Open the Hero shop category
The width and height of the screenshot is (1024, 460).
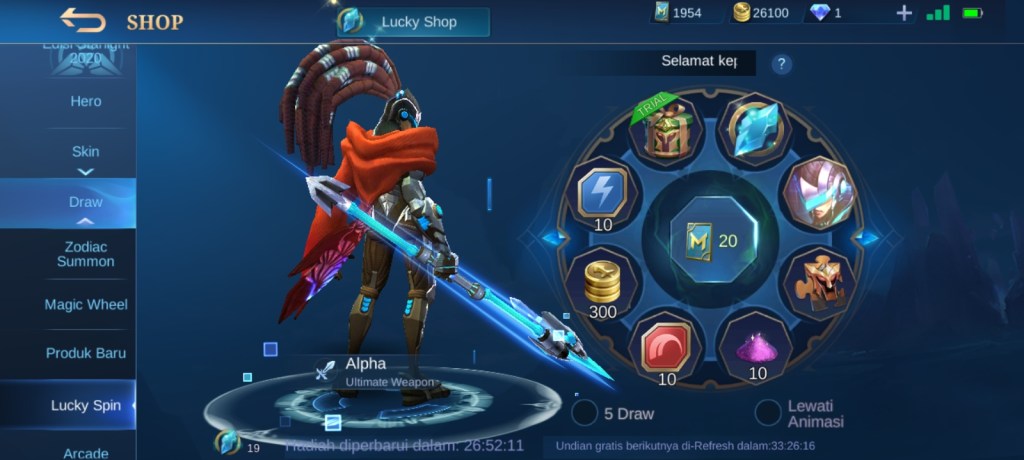(86, 101)
